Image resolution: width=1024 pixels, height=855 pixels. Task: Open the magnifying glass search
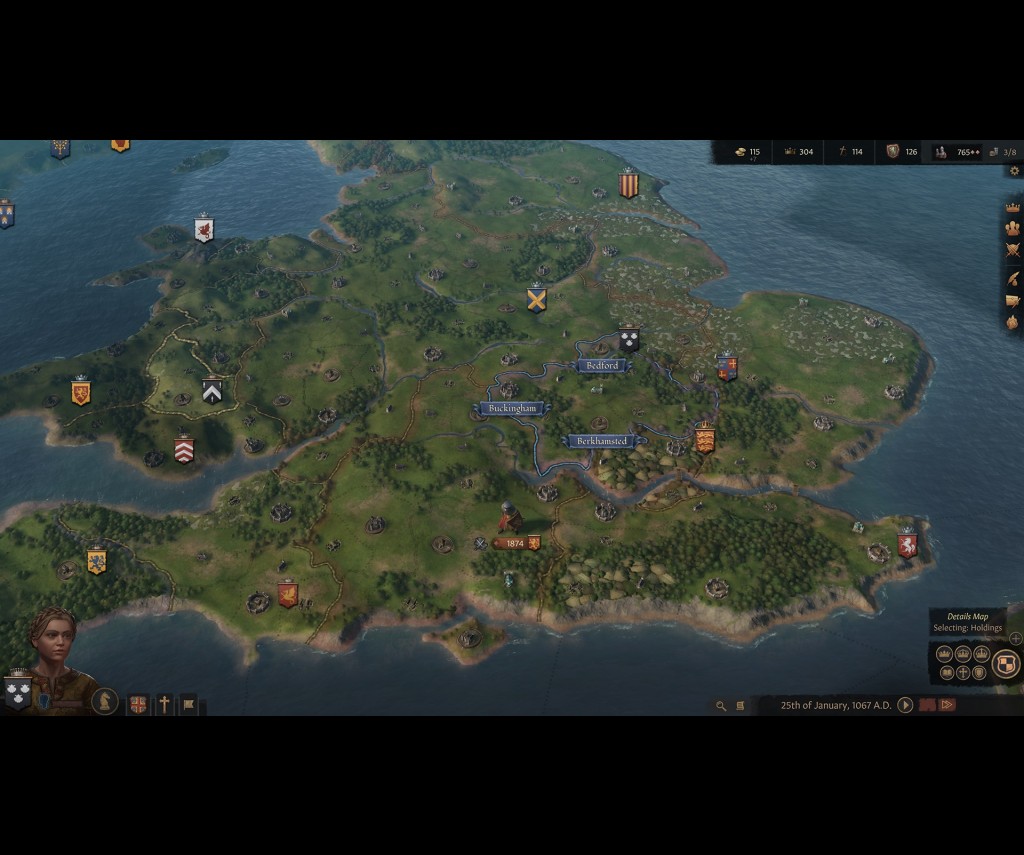720,706
